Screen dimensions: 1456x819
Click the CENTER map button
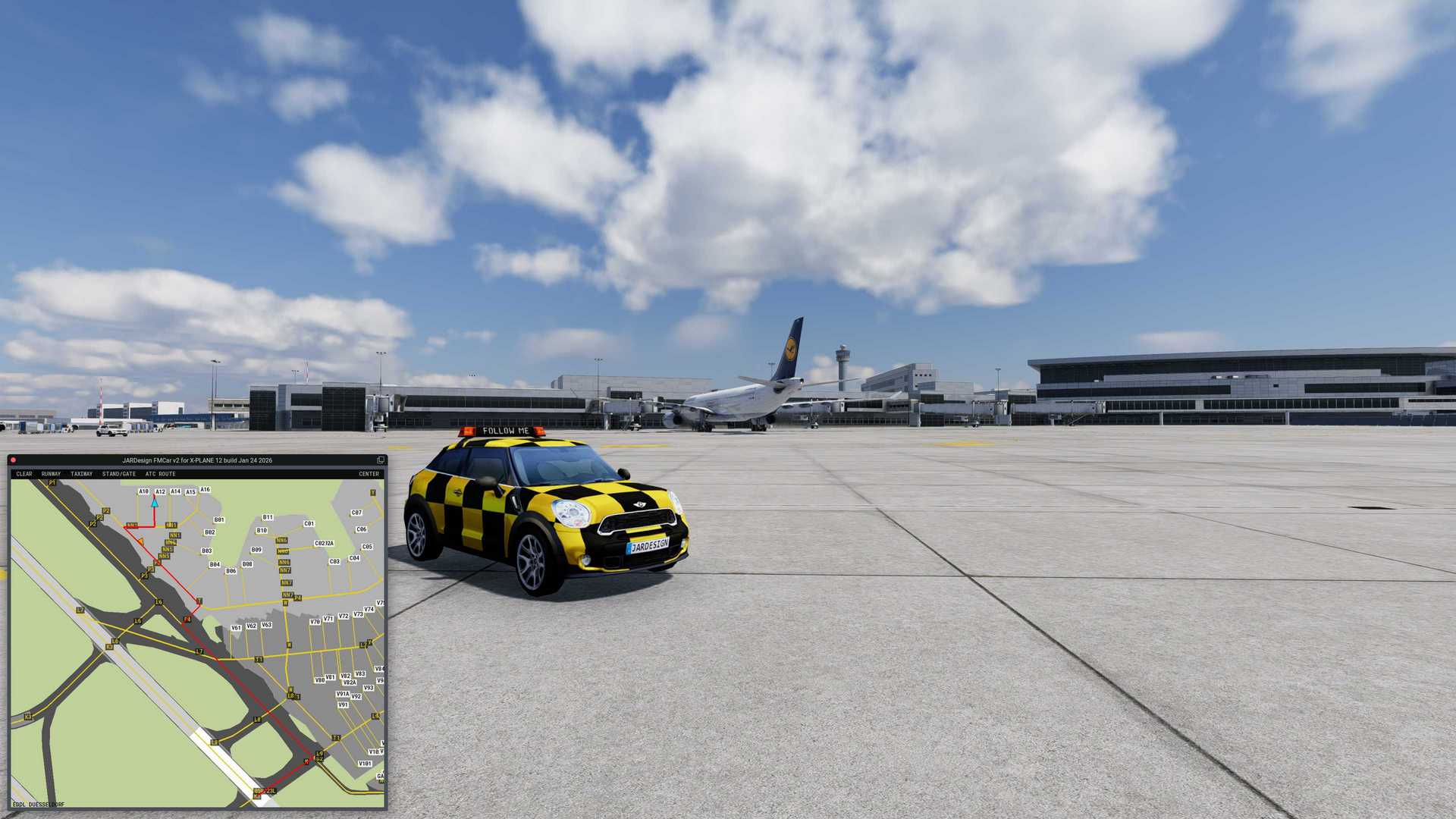[x=369, y=474]
